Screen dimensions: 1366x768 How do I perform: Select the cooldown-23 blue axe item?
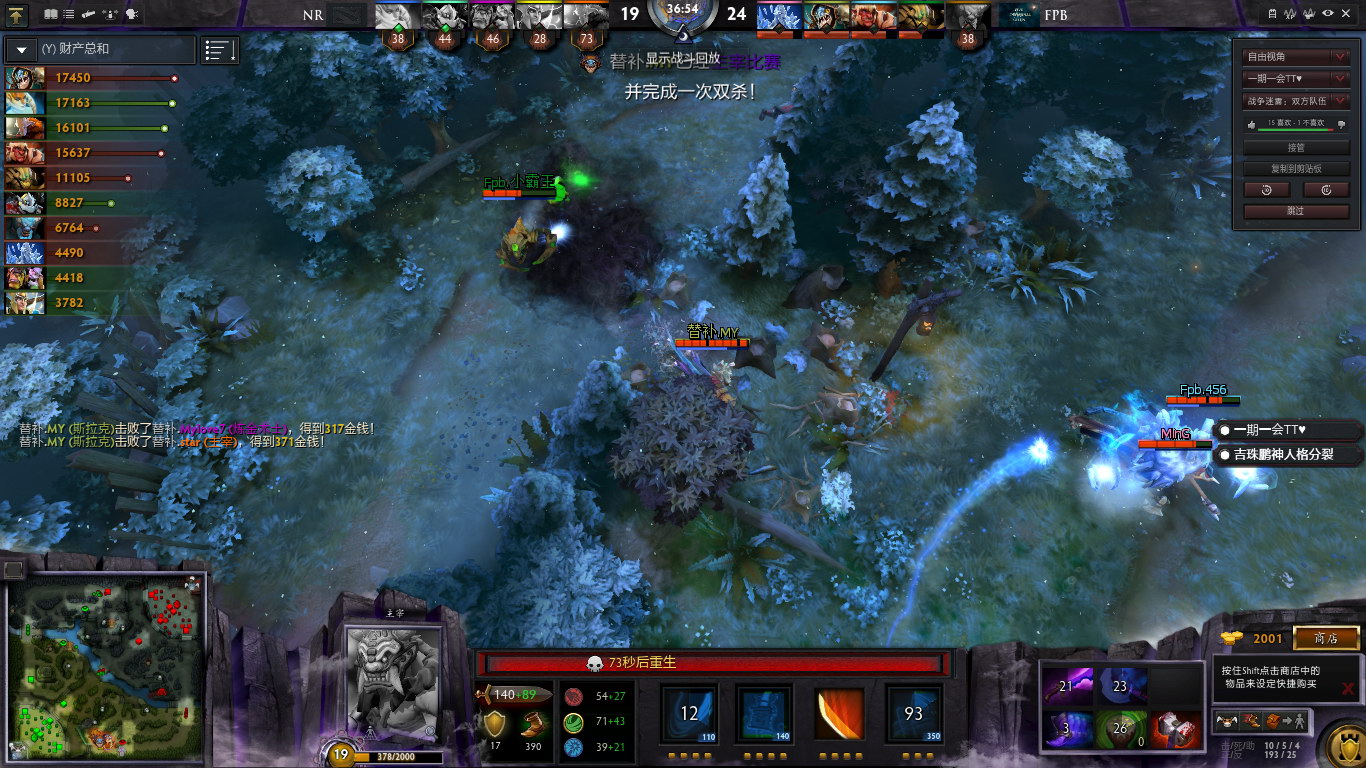pos(1122,686)
